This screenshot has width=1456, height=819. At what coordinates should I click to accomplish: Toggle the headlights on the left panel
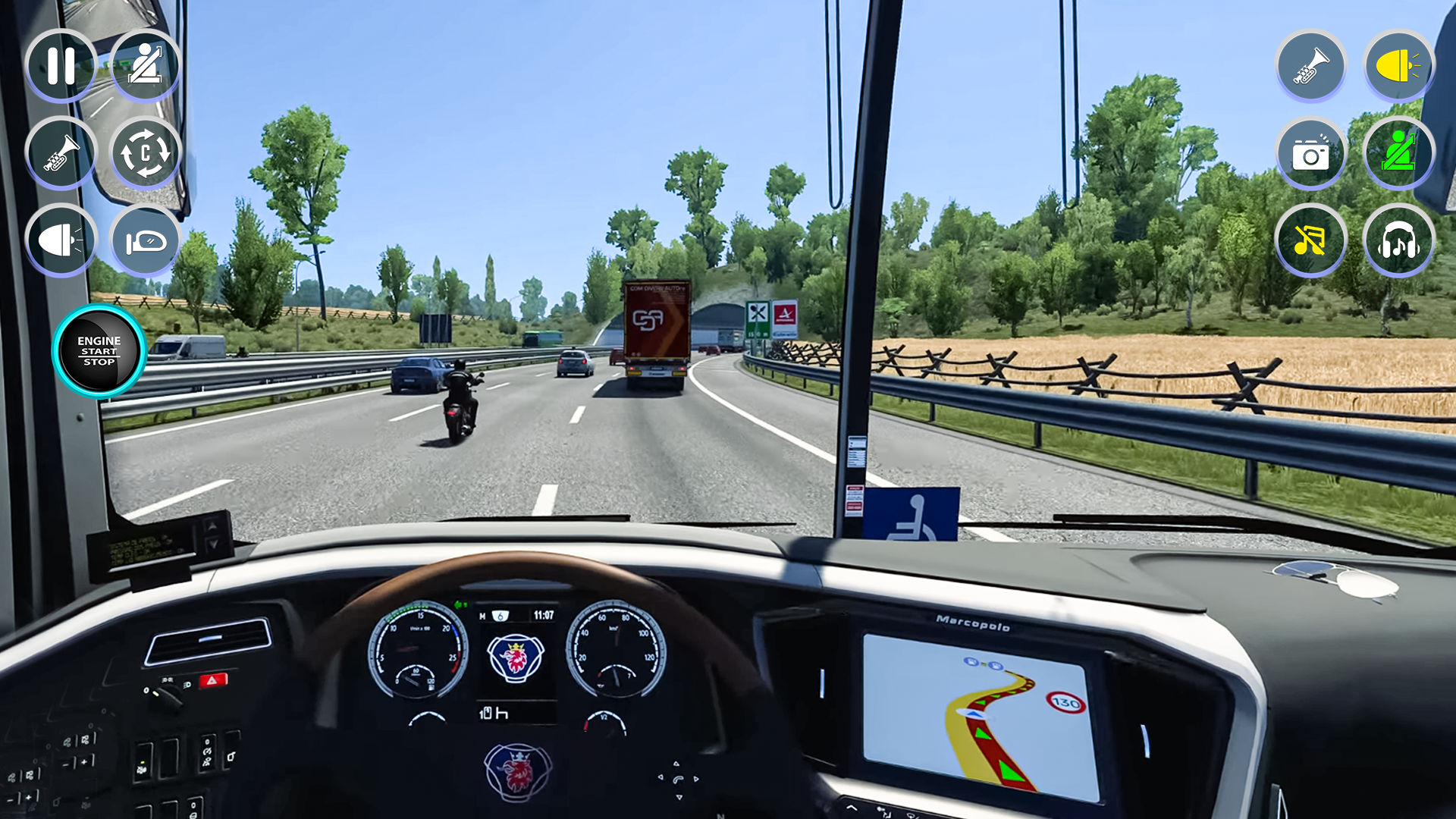[x=61, y=240]
